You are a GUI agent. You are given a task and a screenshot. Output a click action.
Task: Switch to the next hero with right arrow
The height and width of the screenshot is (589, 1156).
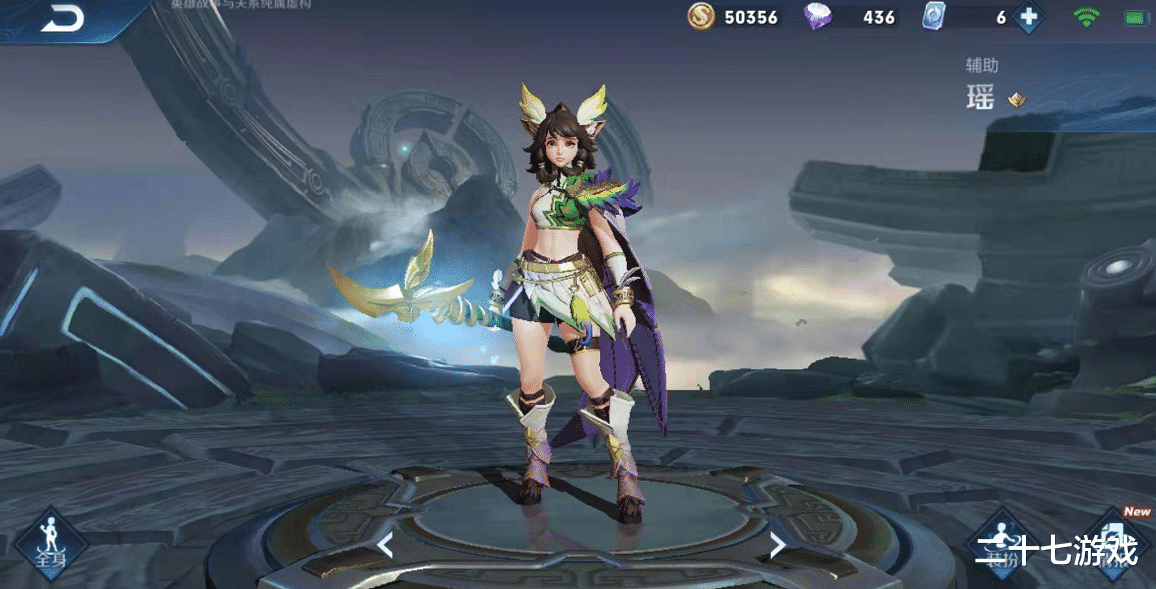pyautogui.click(x=776, y=545)
